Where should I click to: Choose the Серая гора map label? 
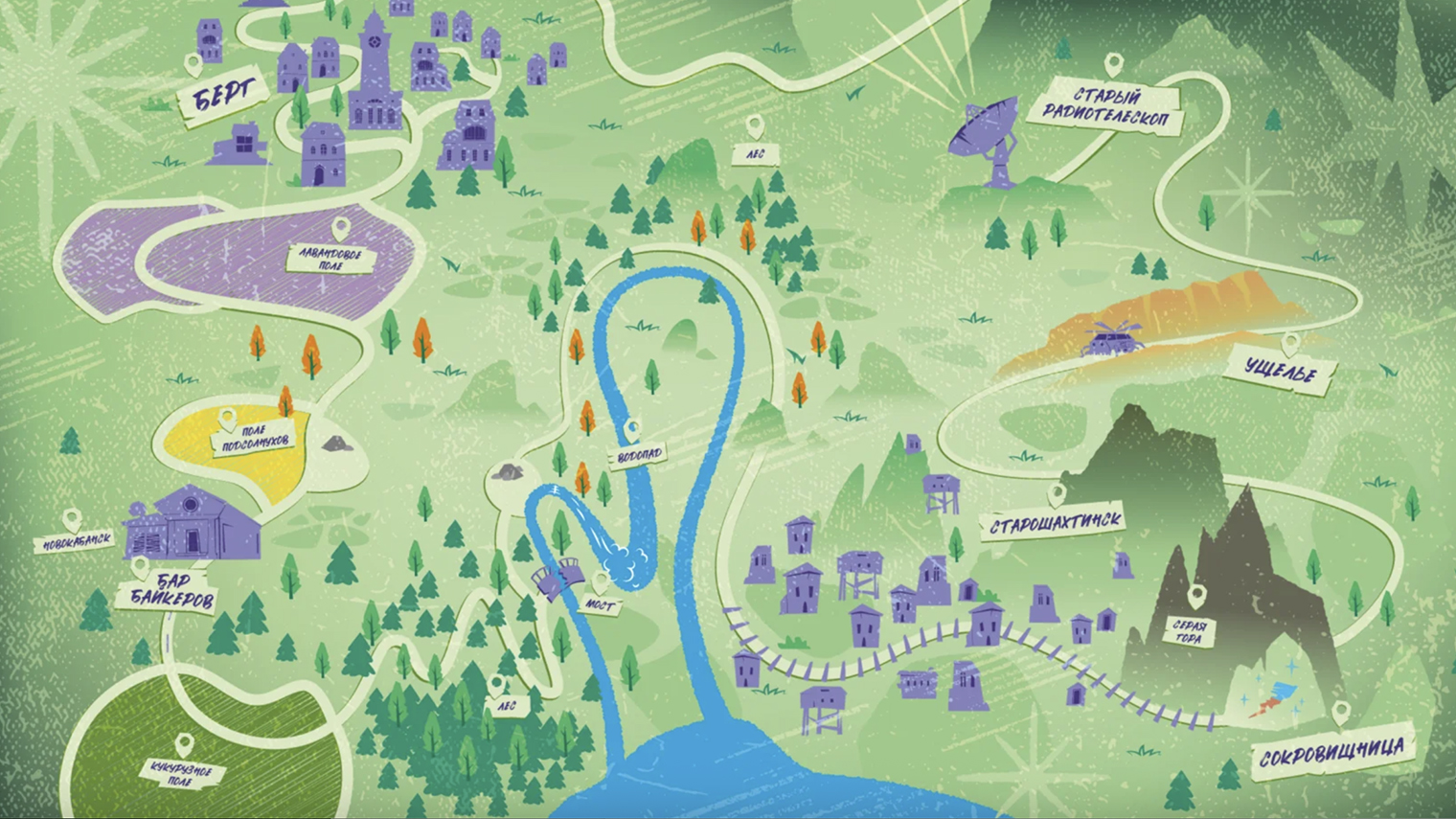(1189, 631)
